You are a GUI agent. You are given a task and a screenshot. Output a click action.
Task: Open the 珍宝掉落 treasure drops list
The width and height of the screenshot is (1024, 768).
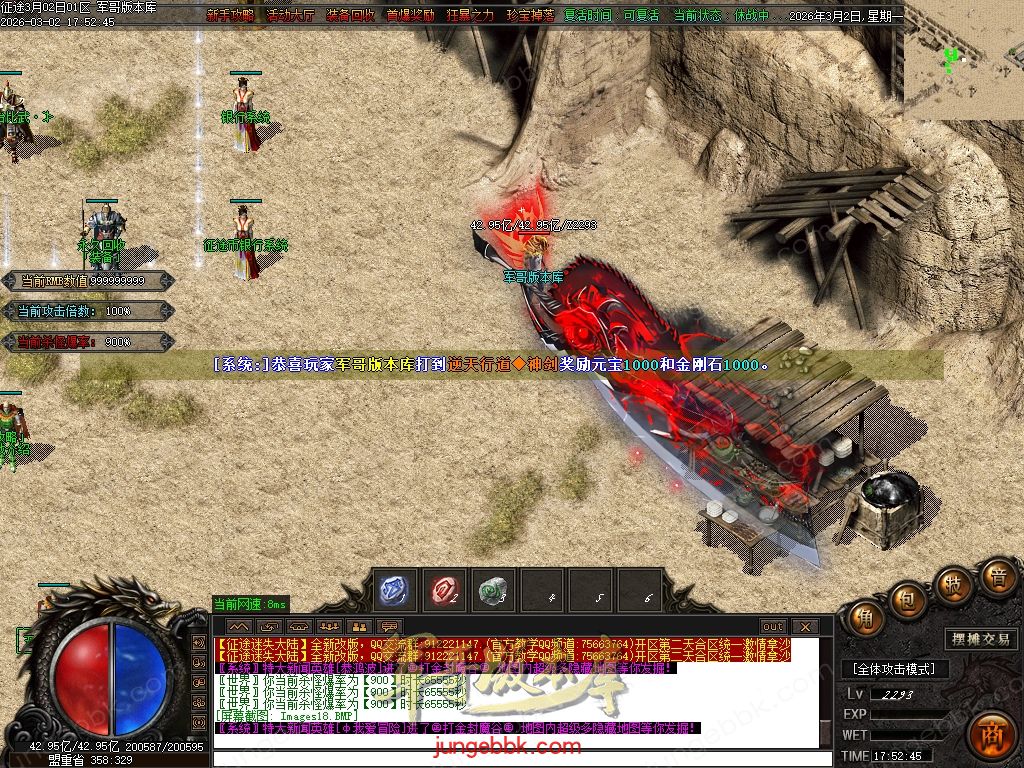pos(530,16)
